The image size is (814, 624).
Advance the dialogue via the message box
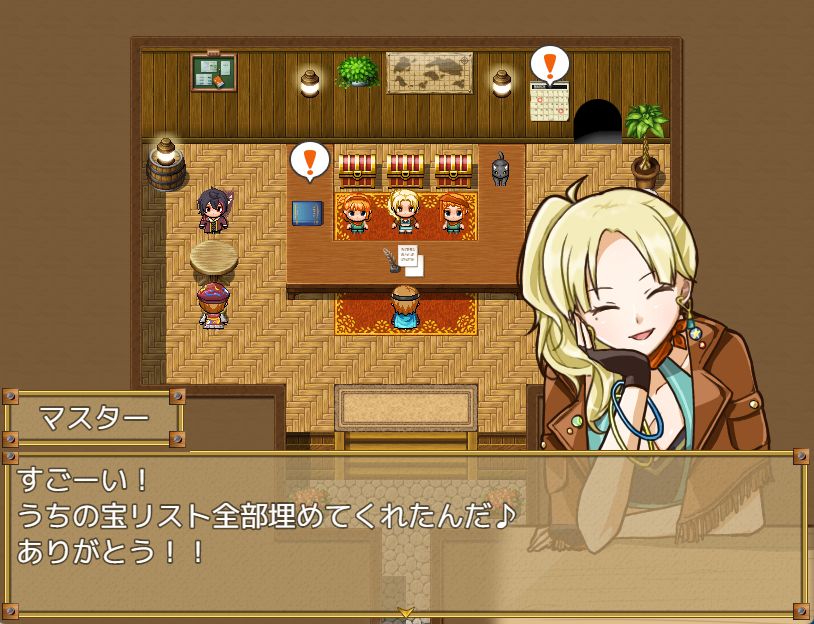(406, 530)
